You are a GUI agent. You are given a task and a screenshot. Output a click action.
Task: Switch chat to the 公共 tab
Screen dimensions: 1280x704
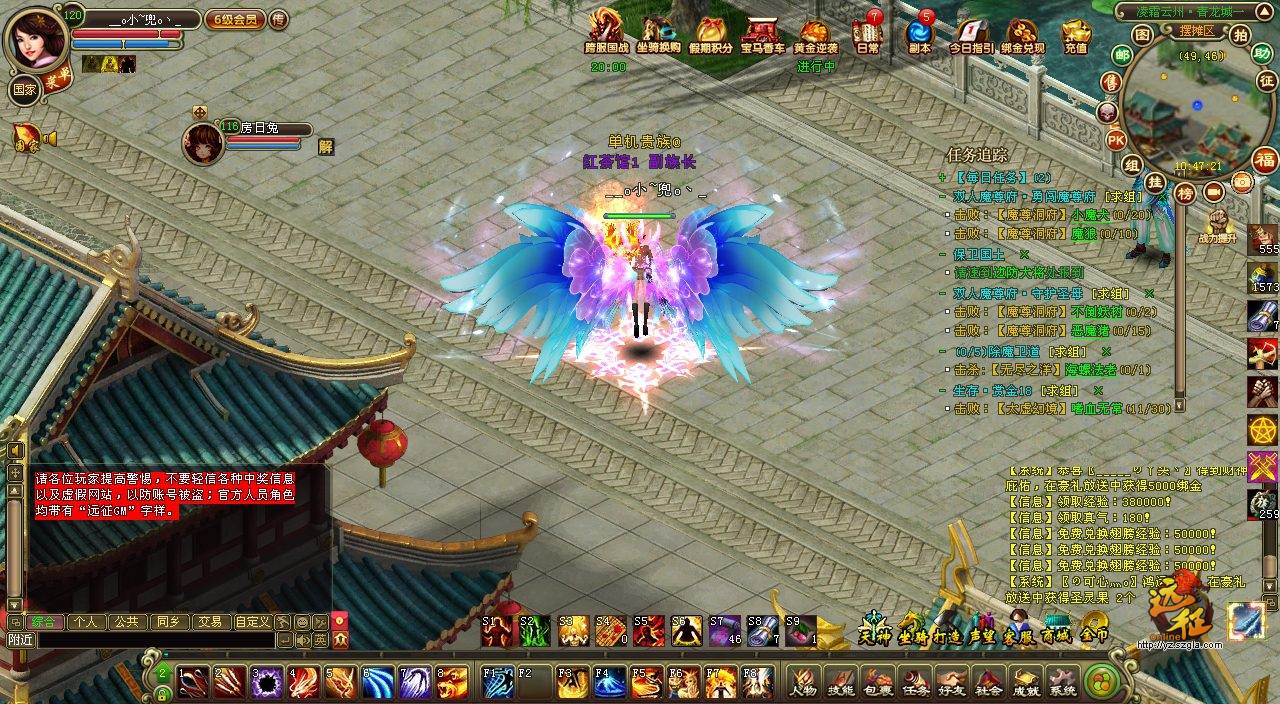pos(126,621)
